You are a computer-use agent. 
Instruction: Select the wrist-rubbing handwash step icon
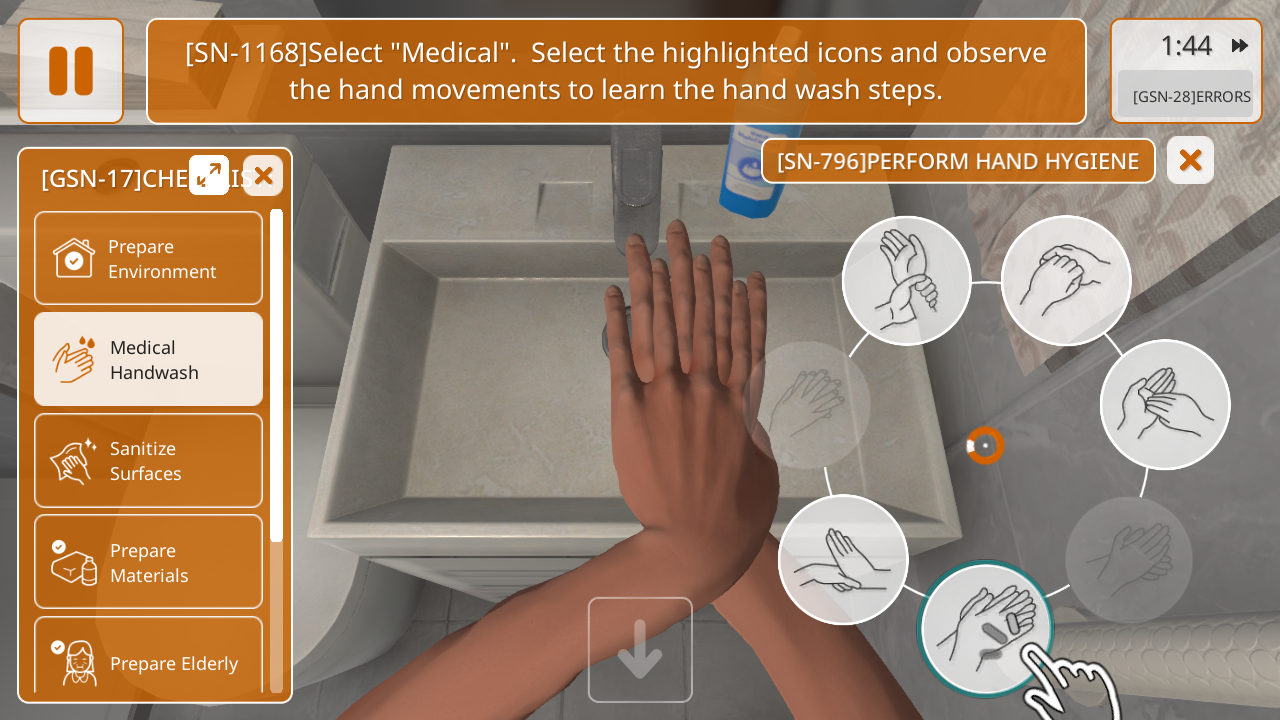point(906,281)
